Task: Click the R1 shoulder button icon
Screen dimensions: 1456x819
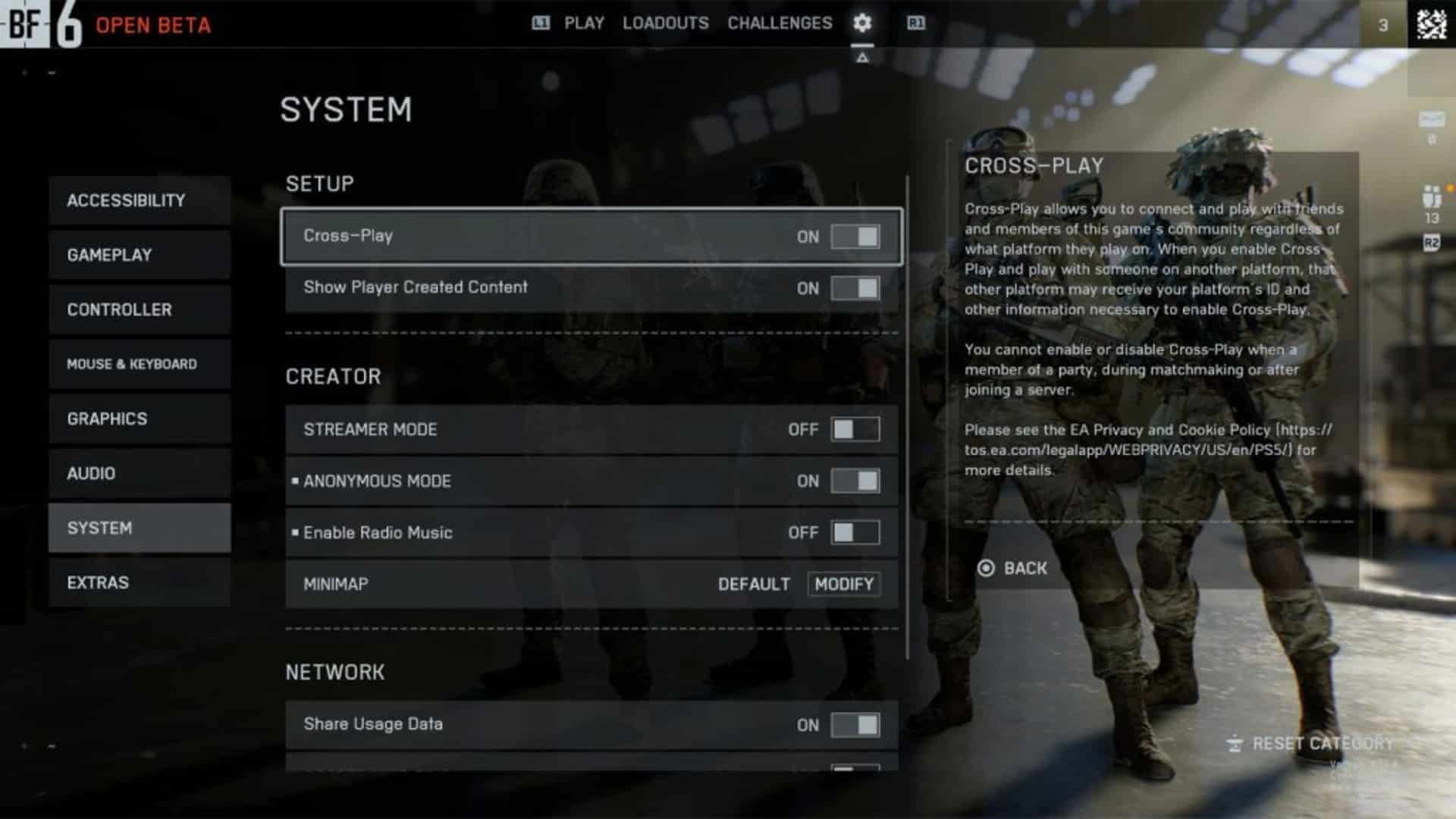Action: coord(915,23)
